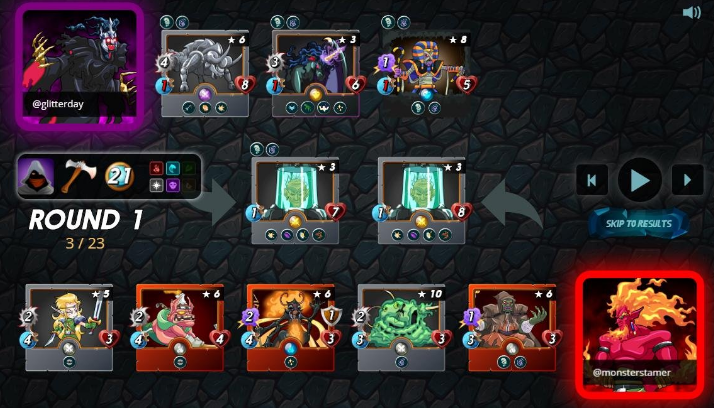Click Skip to Results
The height and width of the screenshot is (408, 714).
(x=638, y=222)
